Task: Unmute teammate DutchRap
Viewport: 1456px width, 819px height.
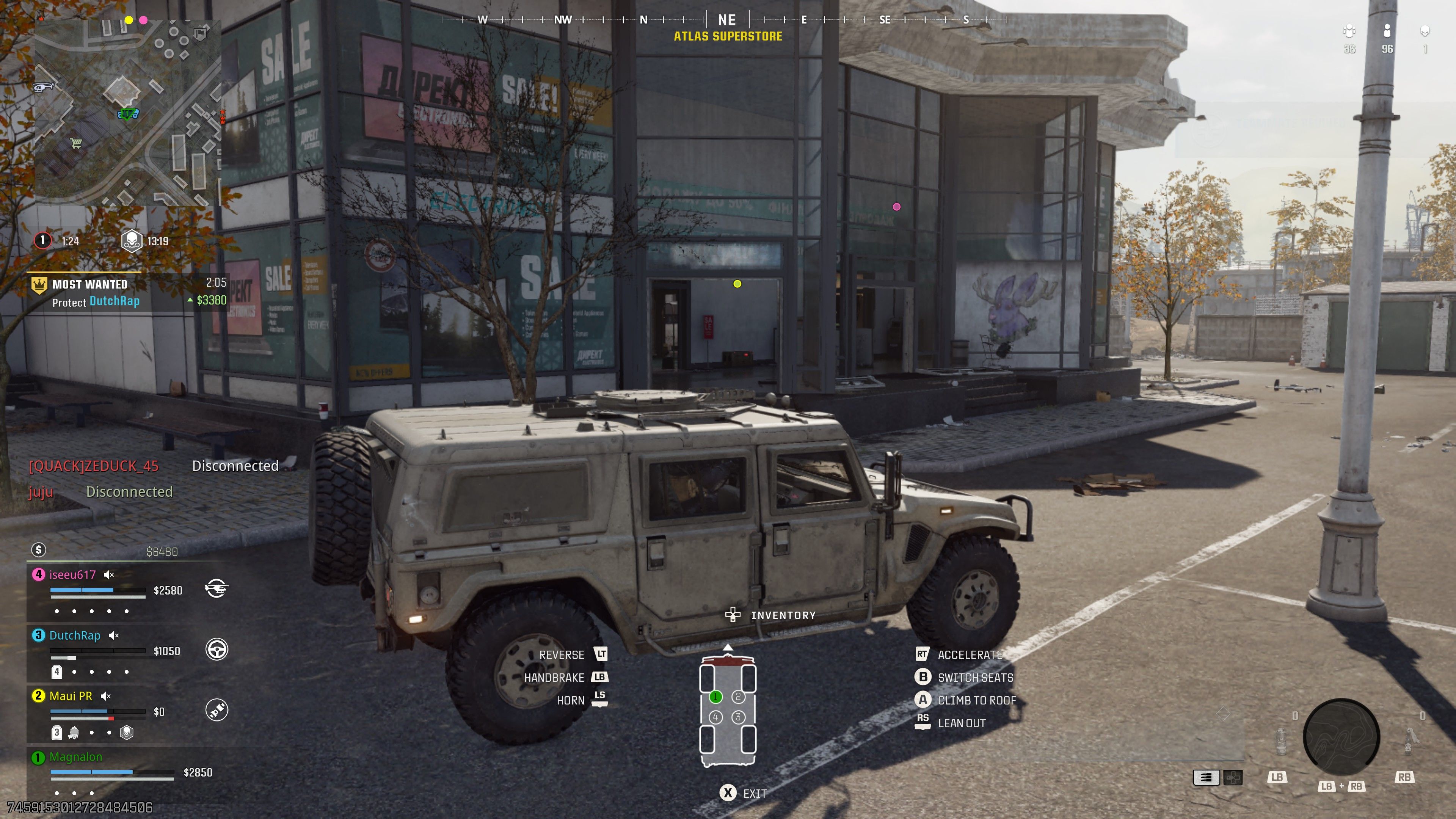Action: coord(114,635)
